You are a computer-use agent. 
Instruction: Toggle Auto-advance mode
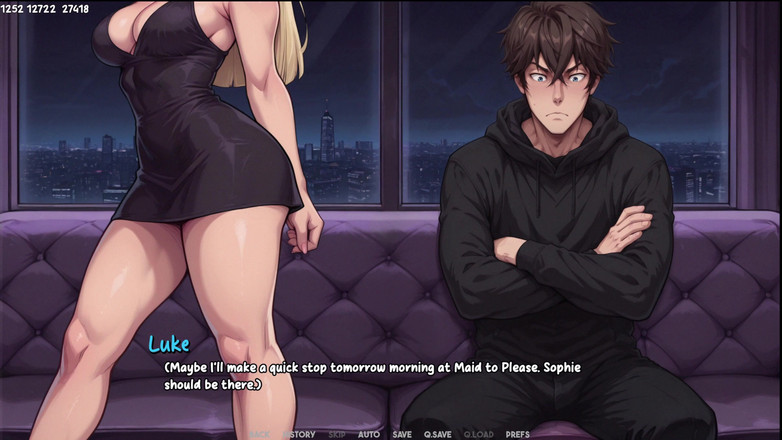(369, 434)
